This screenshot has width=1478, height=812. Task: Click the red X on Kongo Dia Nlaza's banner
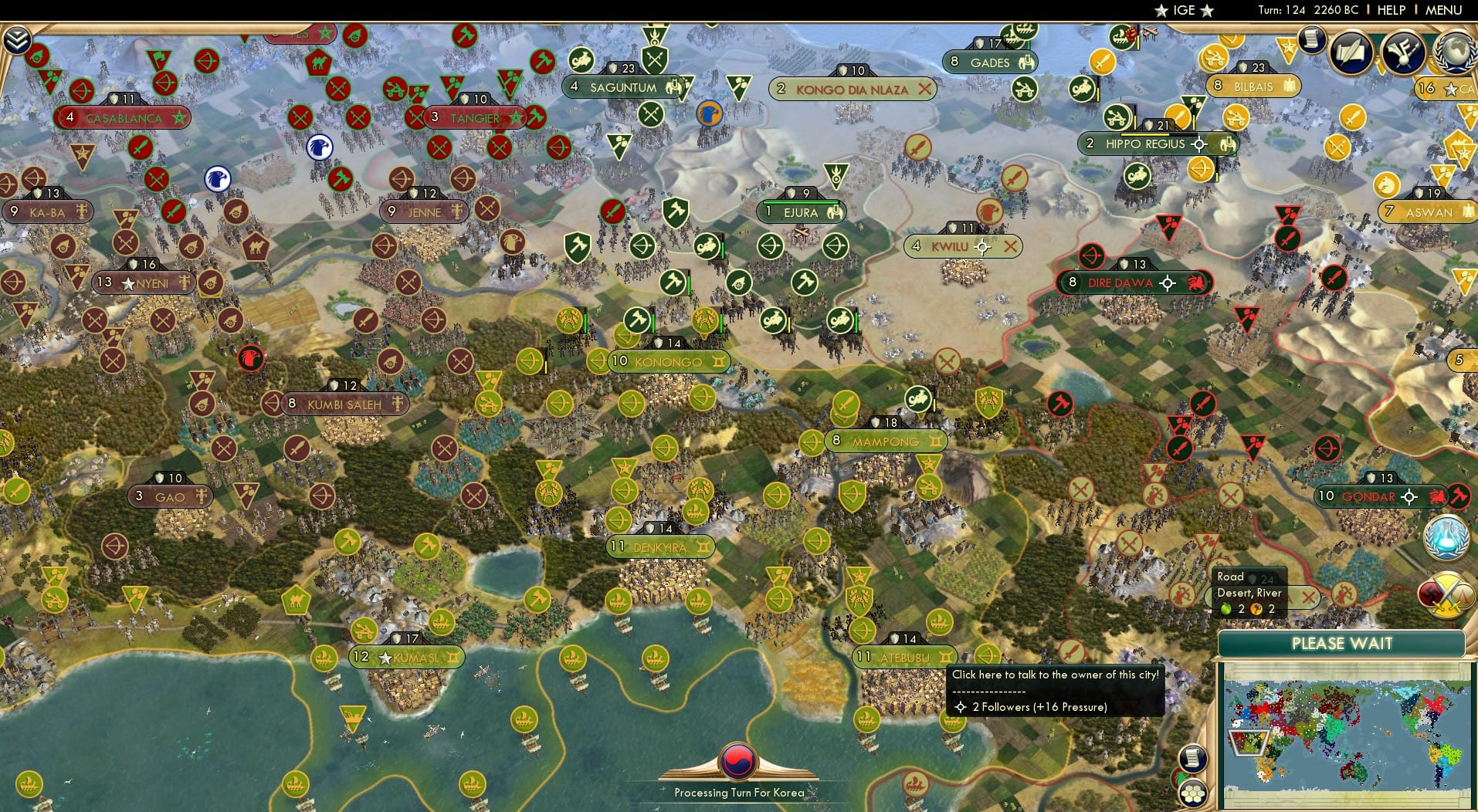point(927,90)
